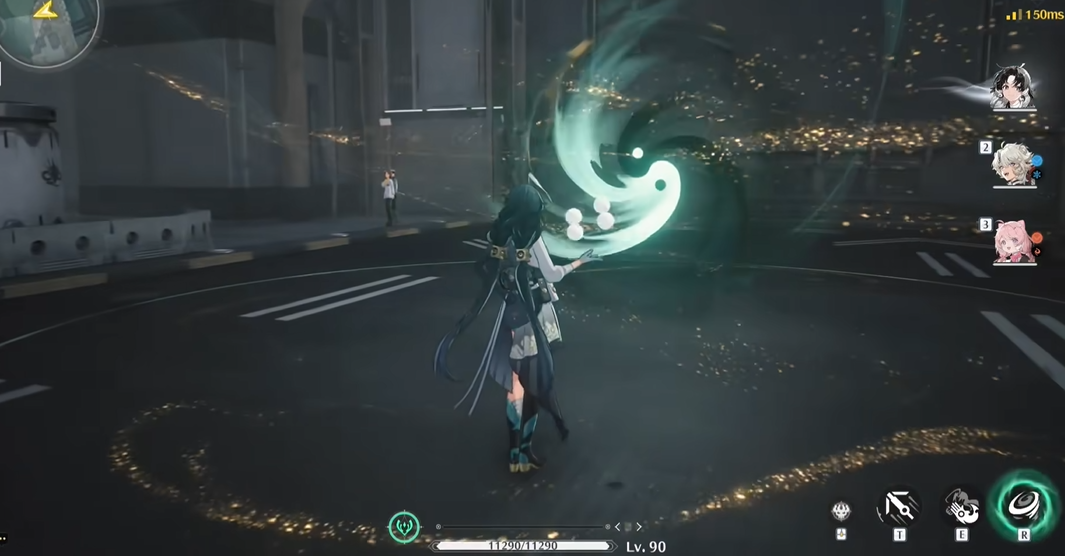Click the left arrow above the health bar

pos(617,527)
